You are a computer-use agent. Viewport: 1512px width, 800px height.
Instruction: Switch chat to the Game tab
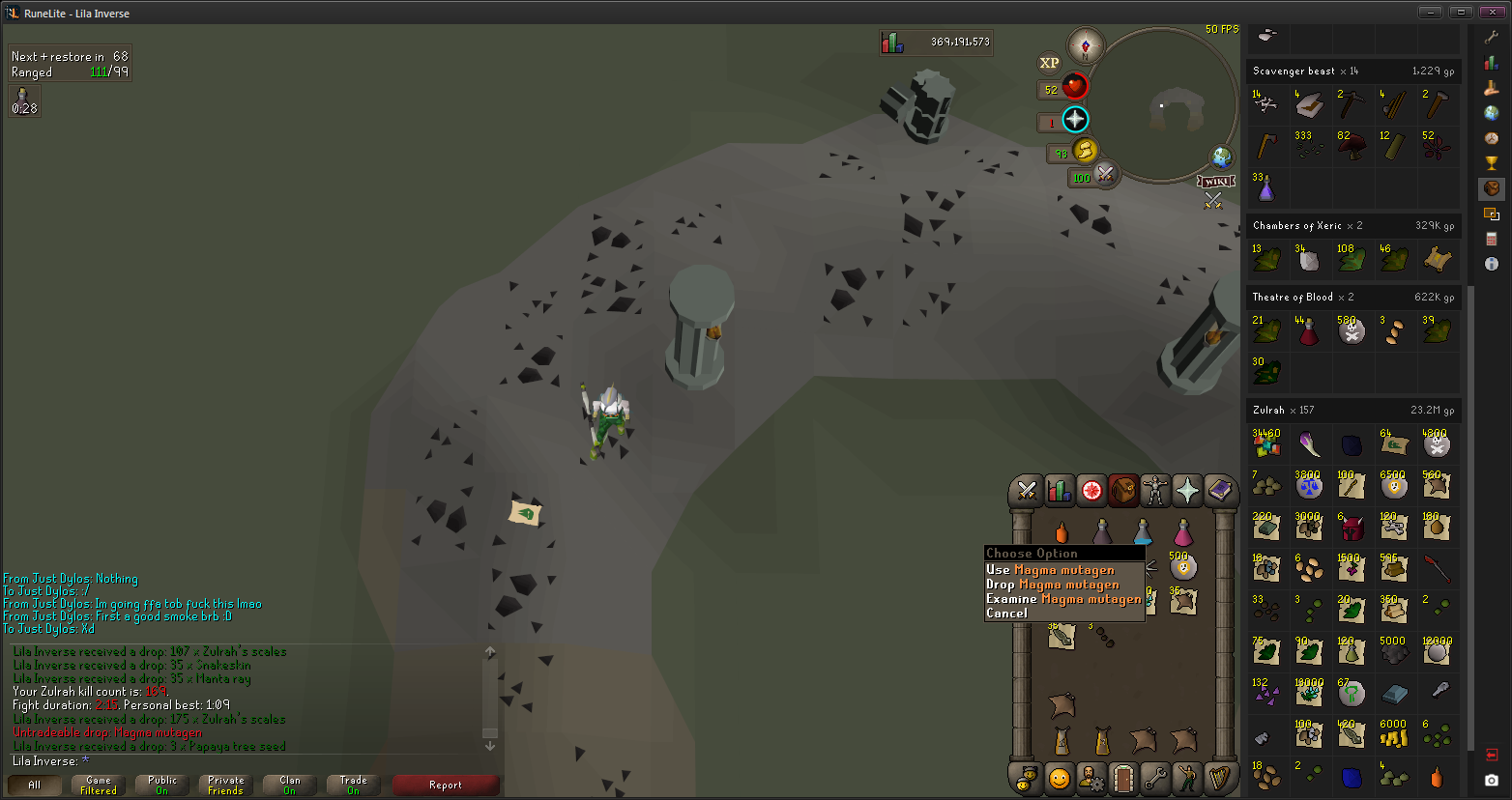99,785
